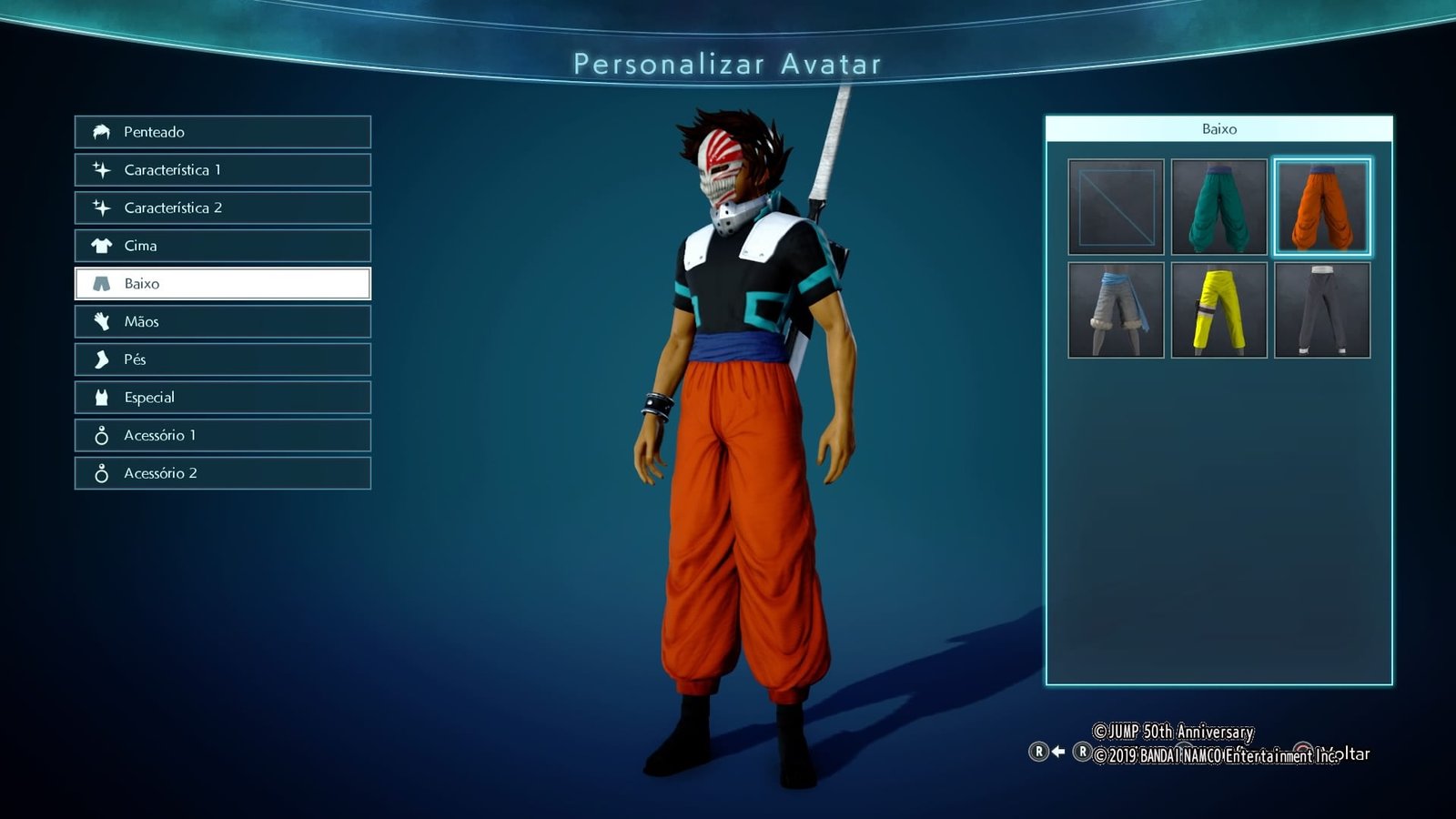Image resolution: width=1456 pixels, height=819 pixels.
Task: Select the dark gray trousers
Action: click(x=1322, y=310)
